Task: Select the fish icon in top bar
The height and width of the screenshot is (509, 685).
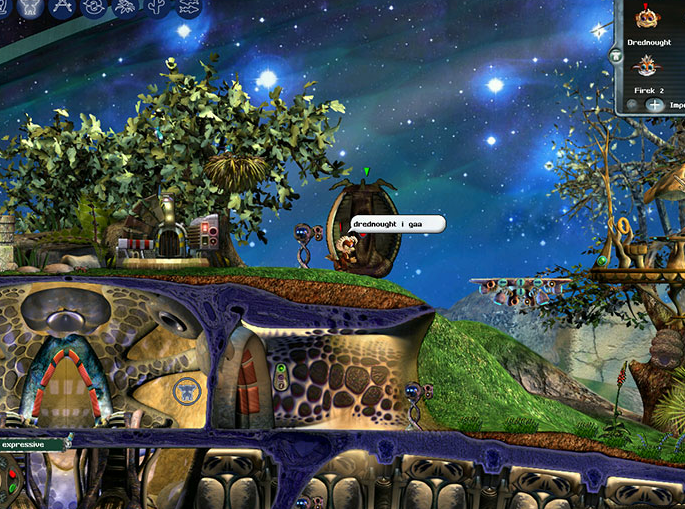Action: coord(190,7)
